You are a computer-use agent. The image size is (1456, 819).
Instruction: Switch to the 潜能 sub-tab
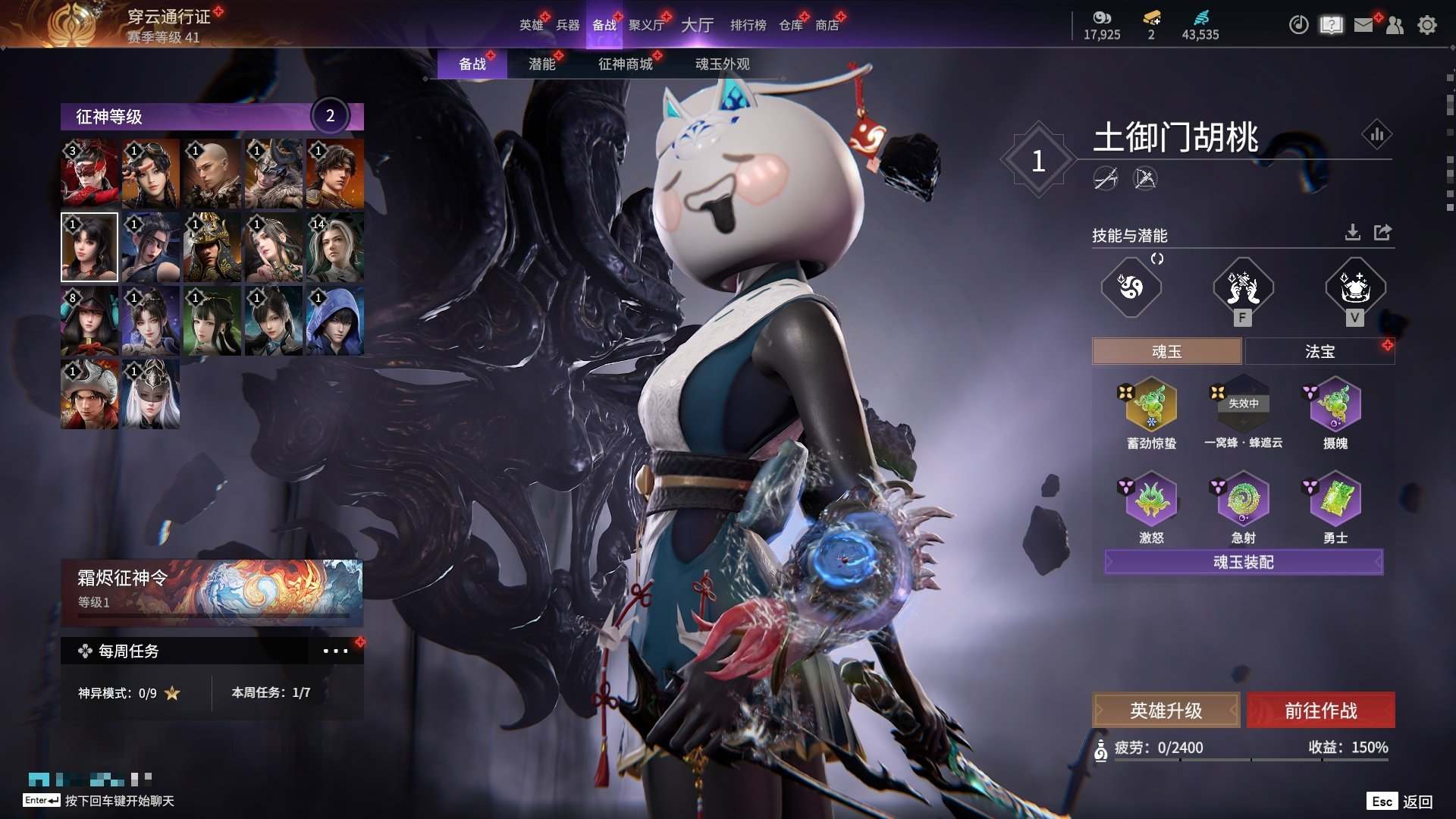(x=541, y=64)
